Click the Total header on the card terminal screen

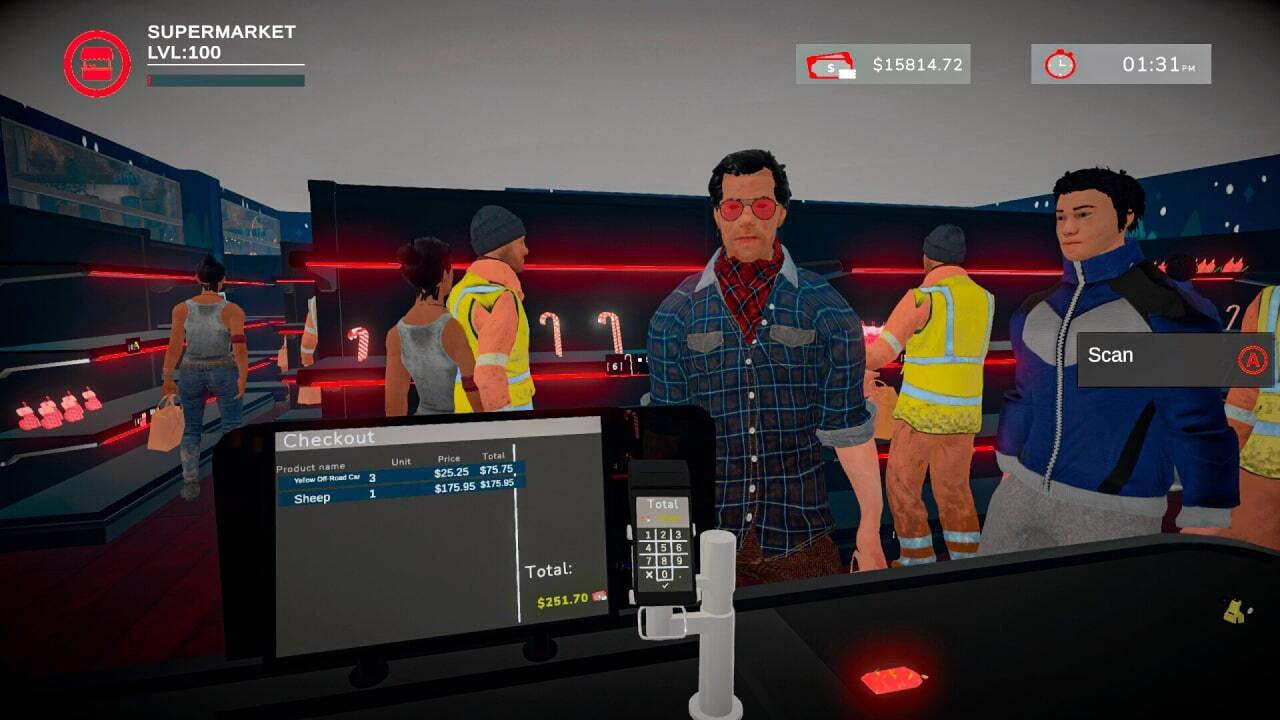pyautogui.click(x=662, y=505)
